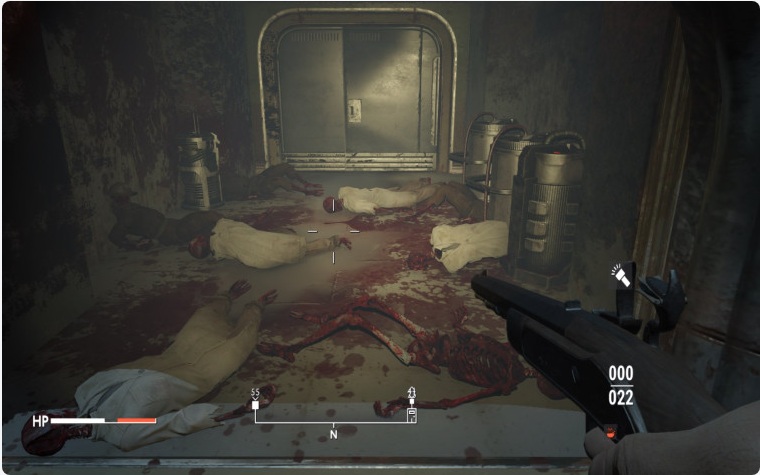Toggle the flashlight icon

(x=622, y=276)
